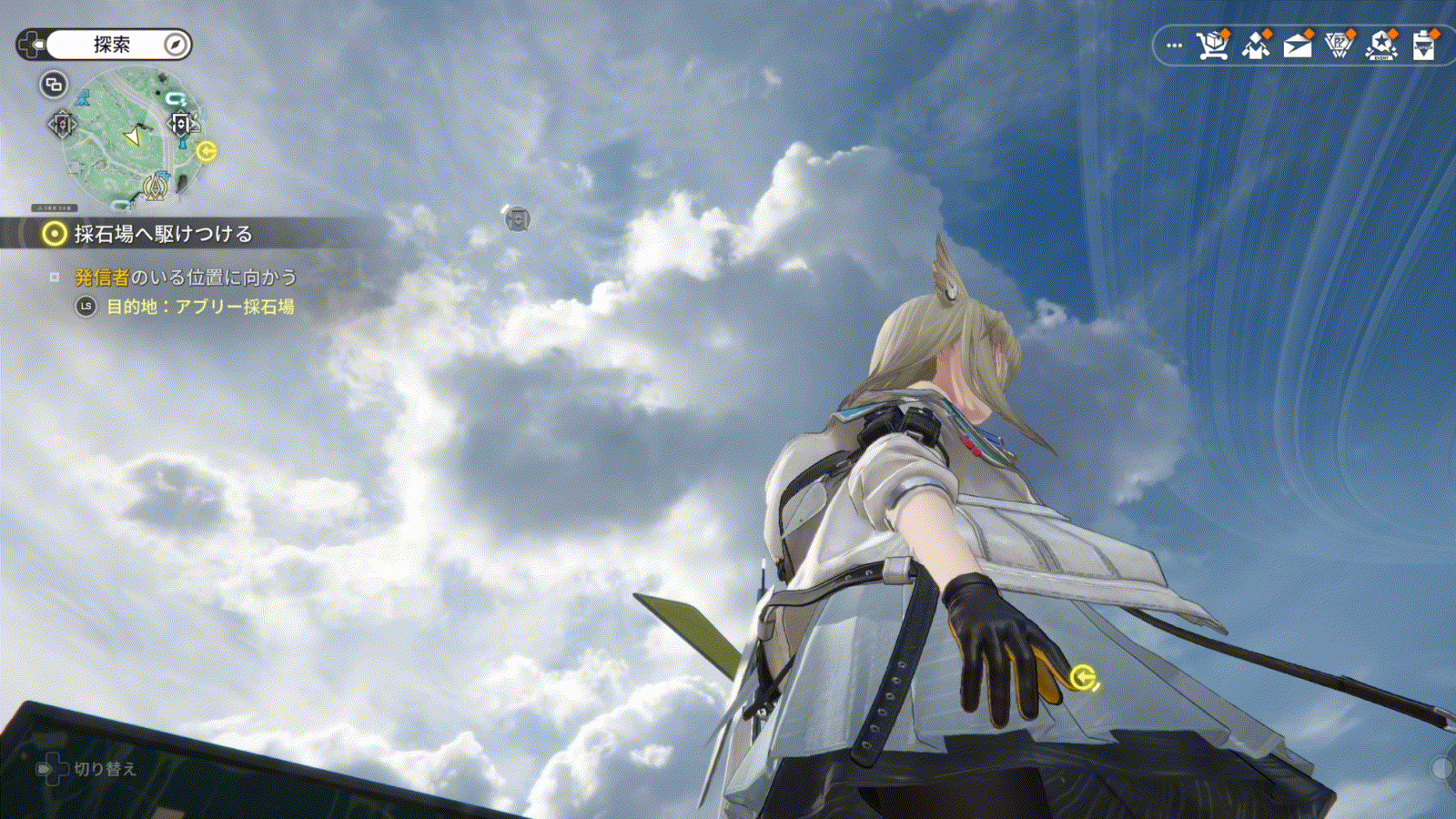This screenshot has width=1456, height=819.
Task: Click the overlapping-rectangles button beside the minimap
Action: pos(54,85)
